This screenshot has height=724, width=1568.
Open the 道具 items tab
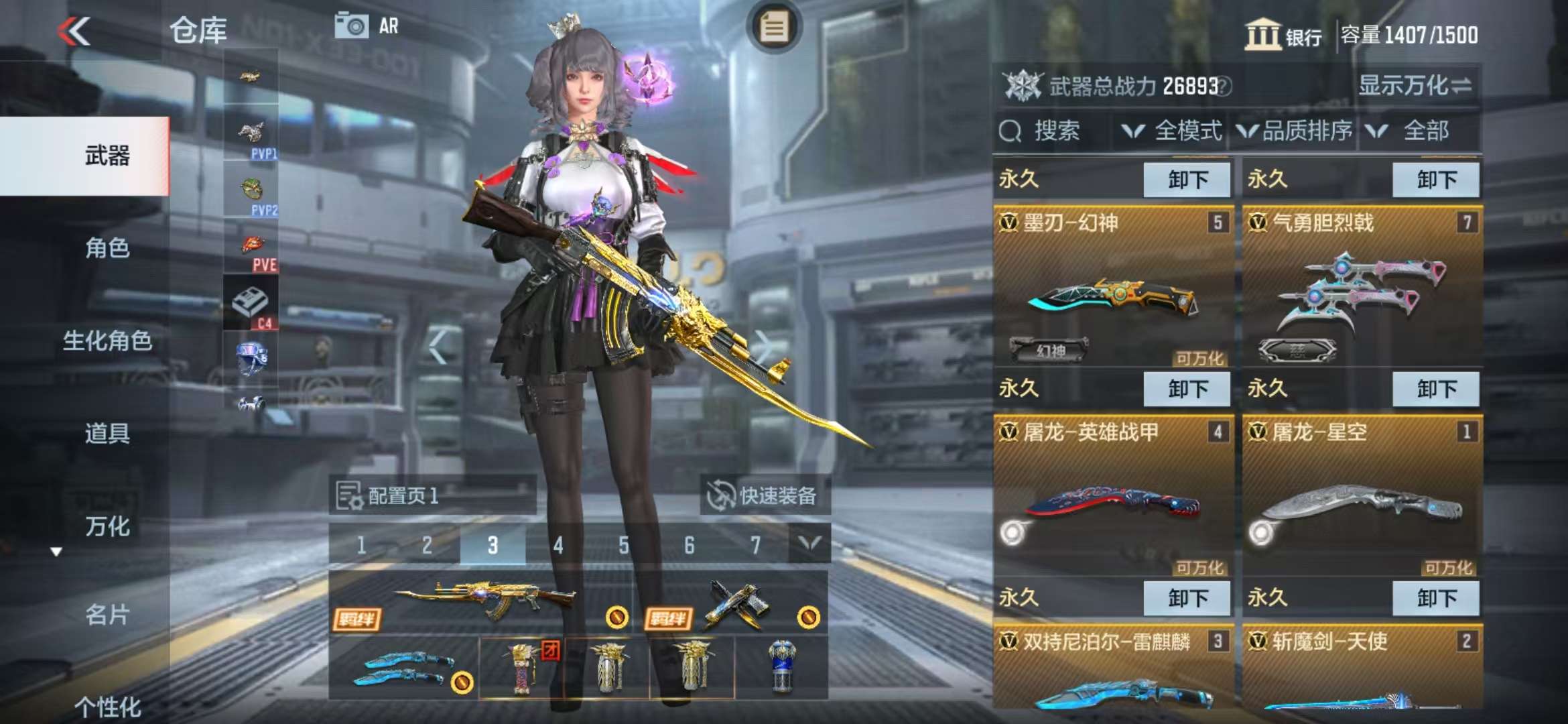pyautogui.click(x=107, y=433)
